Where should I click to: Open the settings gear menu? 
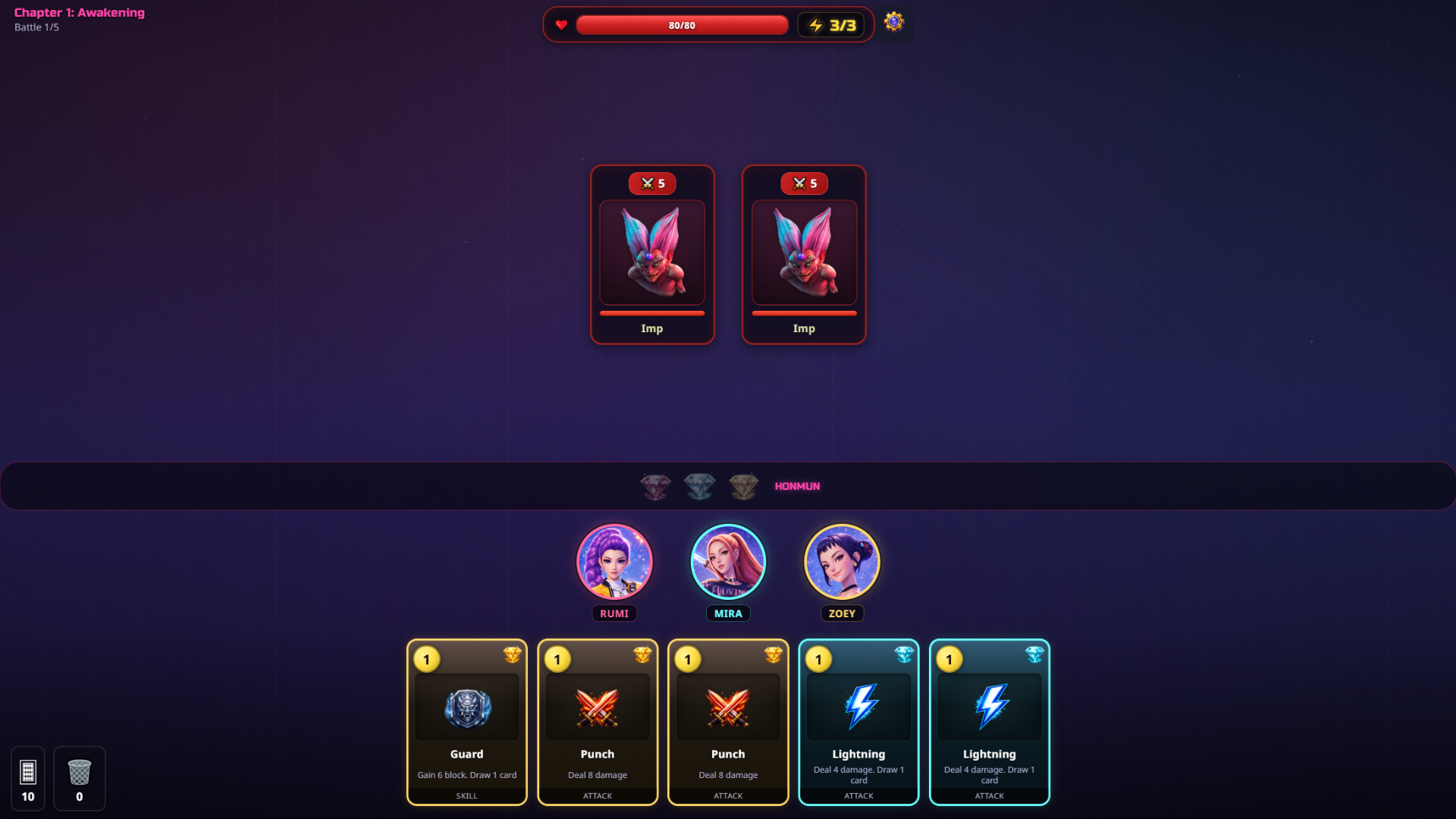pos(894,24)
